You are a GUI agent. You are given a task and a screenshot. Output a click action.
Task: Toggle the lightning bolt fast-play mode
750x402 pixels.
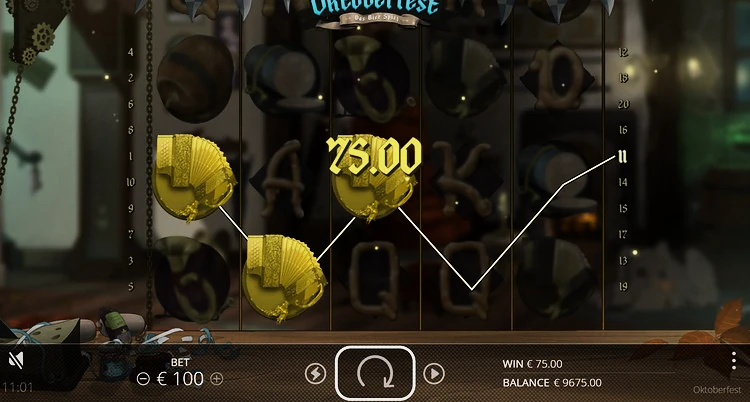click(x=315, y=374)
